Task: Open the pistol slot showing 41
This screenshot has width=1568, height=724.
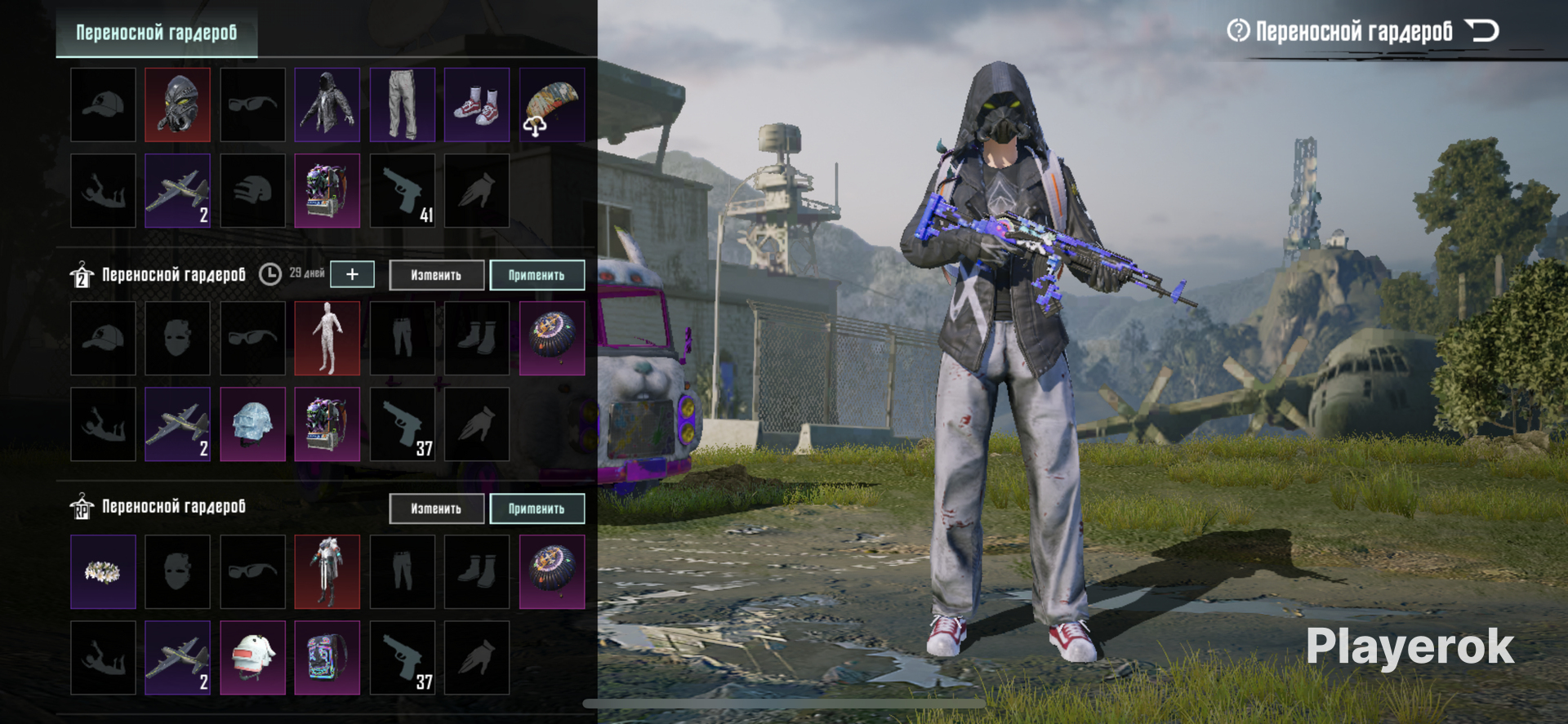Action: point(402,191)
